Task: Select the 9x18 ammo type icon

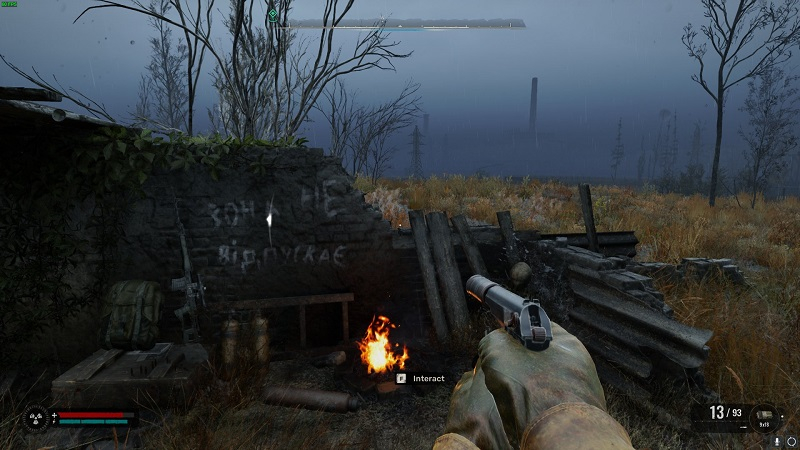Action: tap(767, 414)
